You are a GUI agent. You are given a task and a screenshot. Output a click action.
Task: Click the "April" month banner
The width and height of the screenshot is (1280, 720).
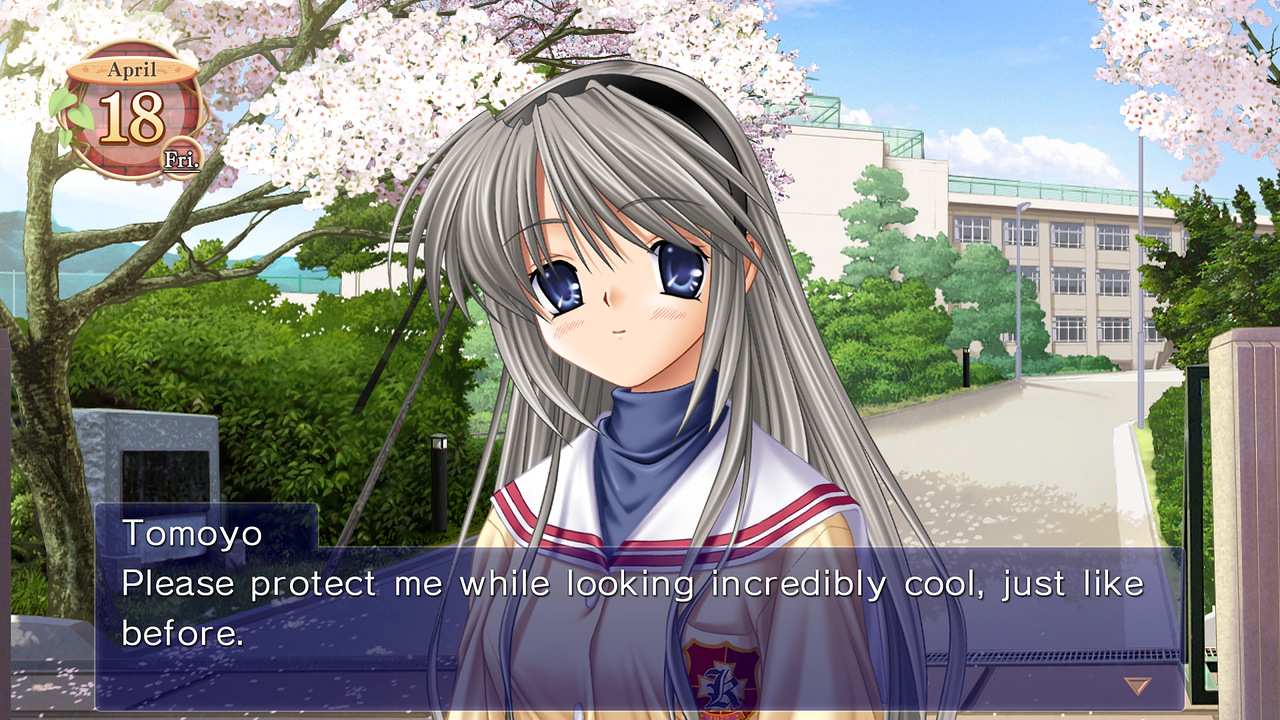point(133,69)
